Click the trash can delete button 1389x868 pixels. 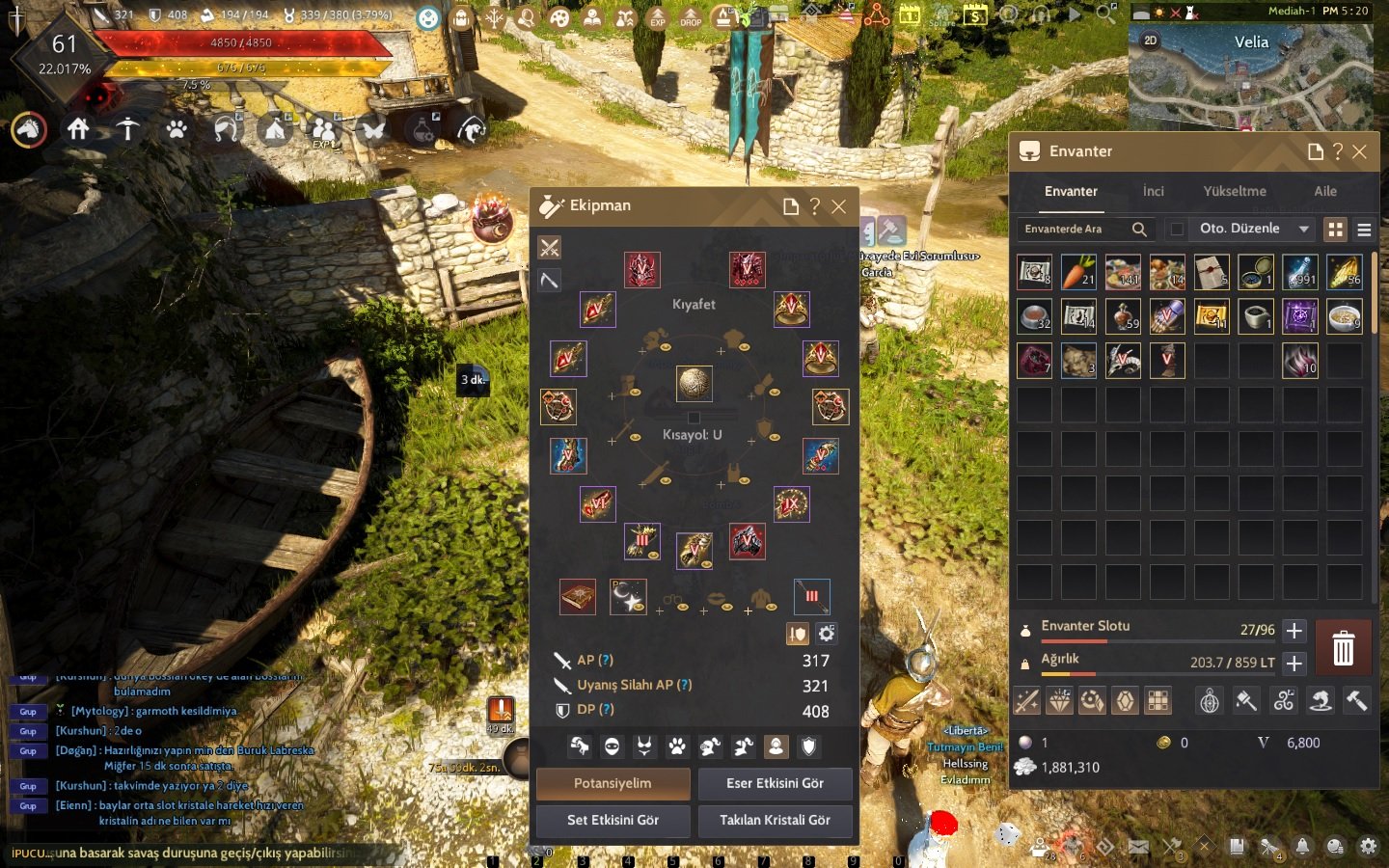tap(1343, 648)
